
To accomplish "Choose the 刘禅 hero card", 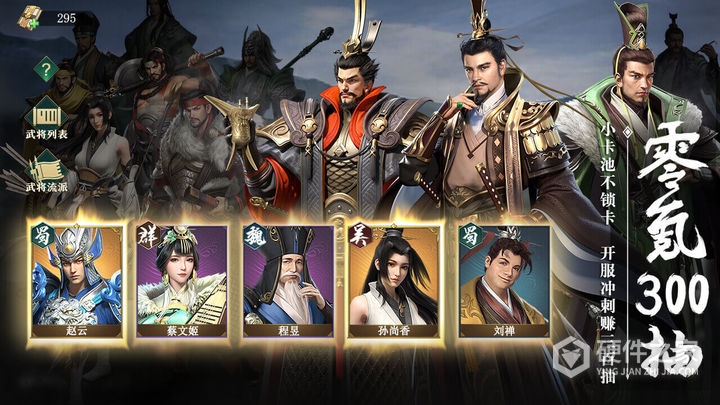I will [503, 278].
